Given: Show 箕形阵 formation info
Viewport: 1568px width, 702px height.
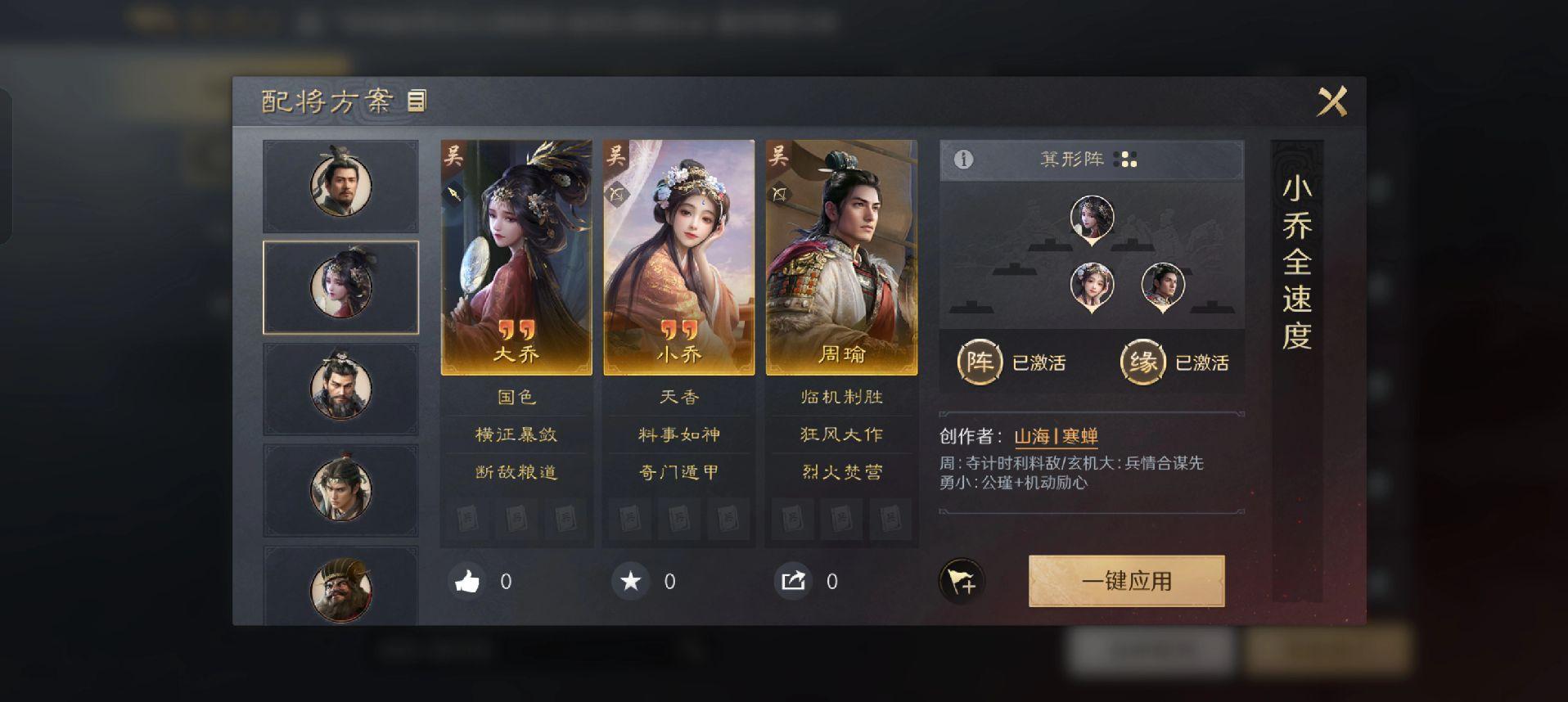Looking at the screenshot, I should point(963,160).
